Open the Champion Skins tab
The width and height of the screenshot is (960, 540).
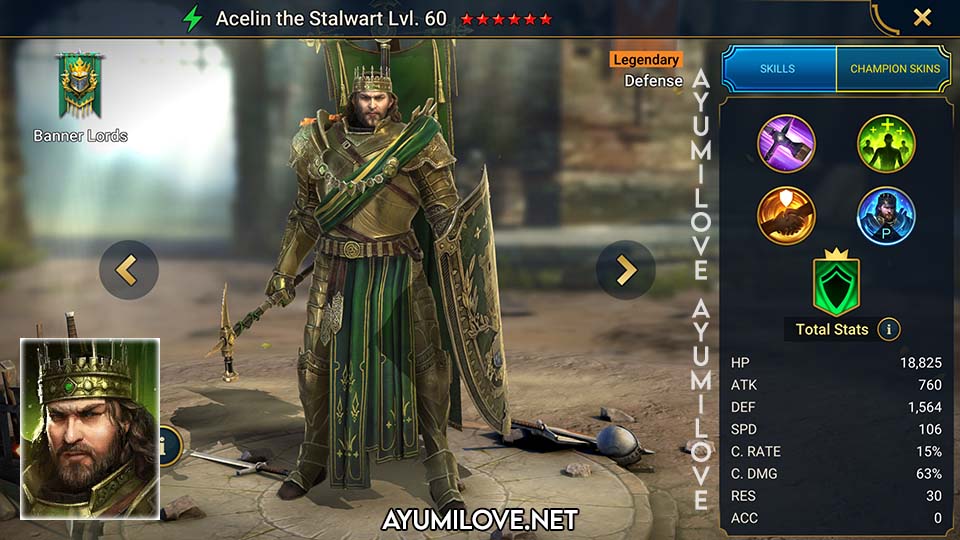click(893, 69)
